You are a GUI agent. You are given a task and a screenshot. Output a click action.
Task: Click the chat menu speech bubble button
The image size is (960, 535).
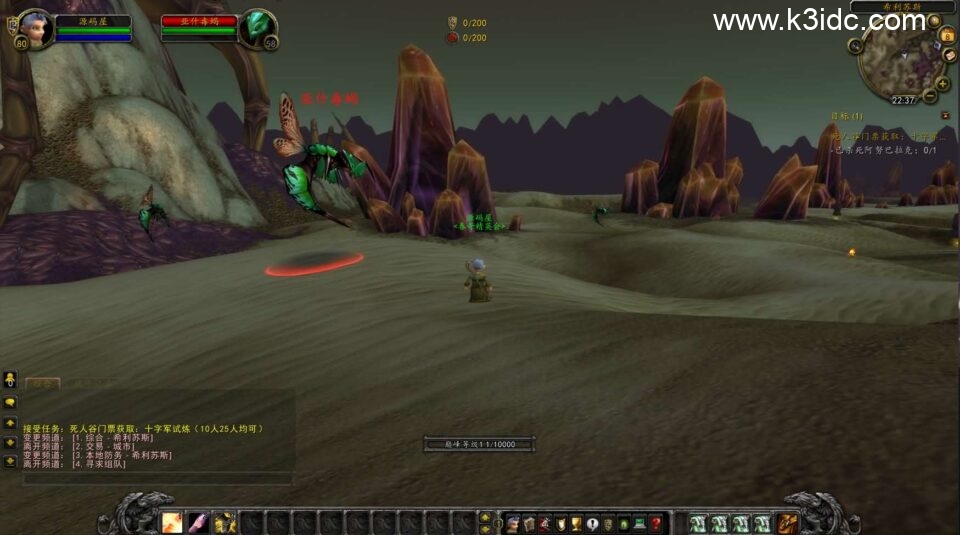10,401
